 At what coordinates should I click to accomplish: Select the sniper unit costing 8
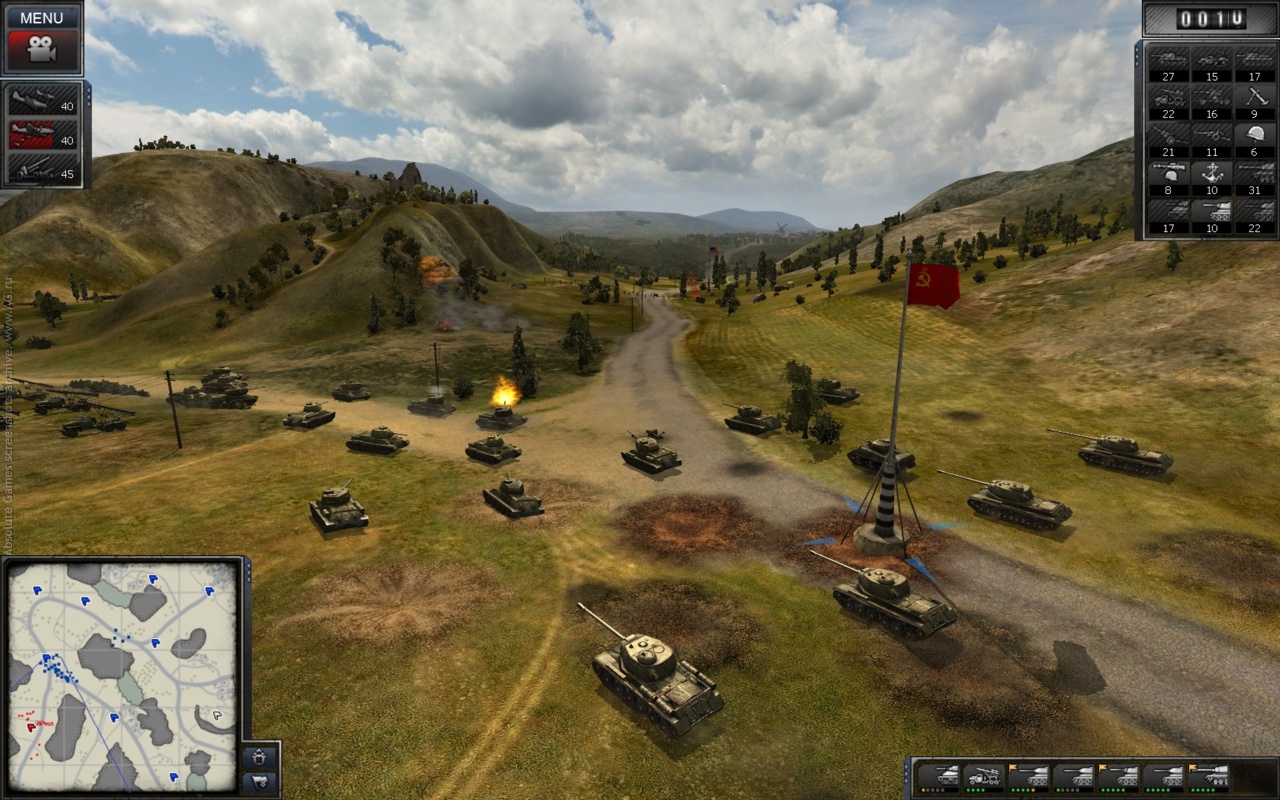[1168, 176]
